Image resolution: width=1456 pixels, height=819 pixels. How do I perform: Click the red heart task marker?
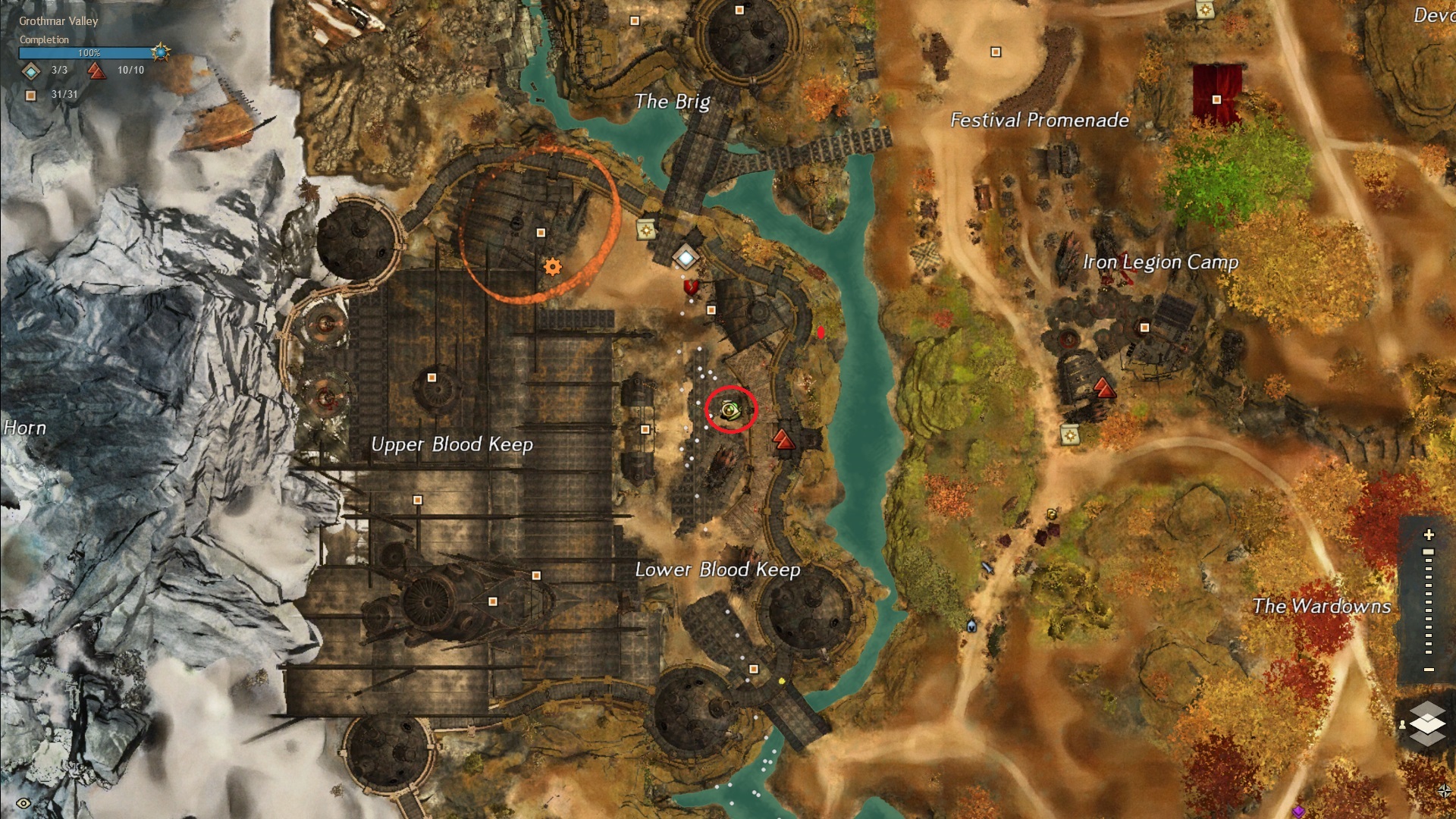(691, 287)
